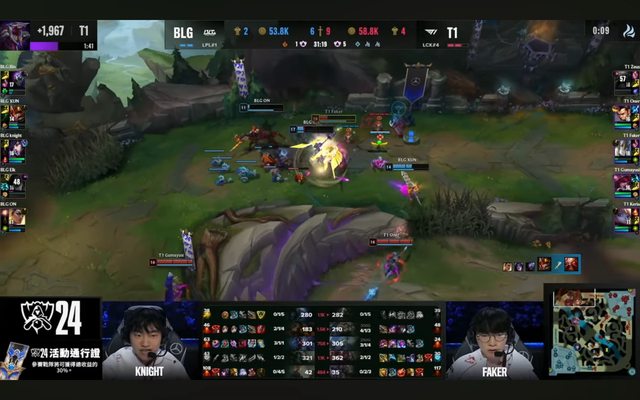This screenshot has width=640, height=400.
Task: Open the Worlds 24 event banner
Action: 50,340
